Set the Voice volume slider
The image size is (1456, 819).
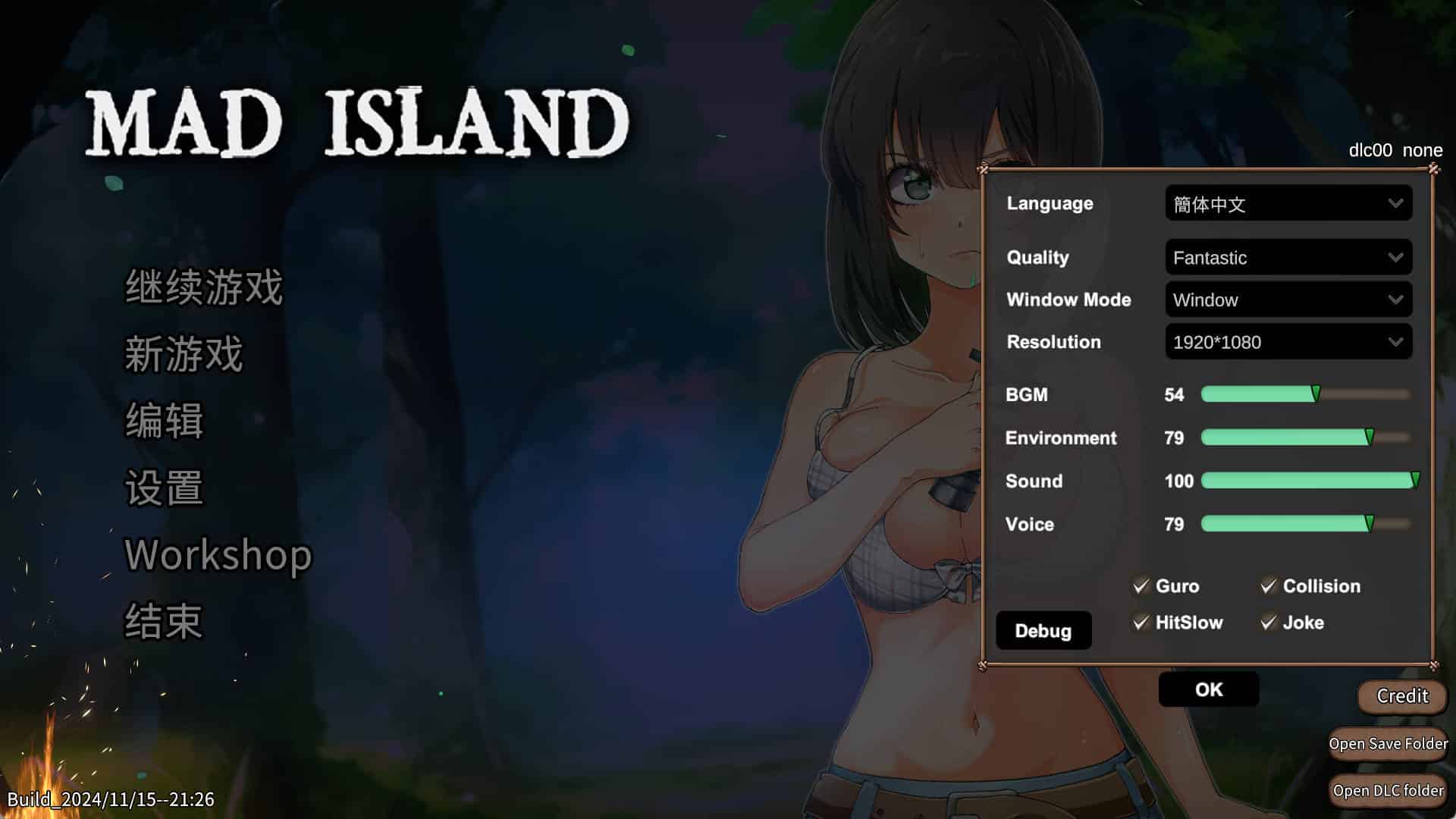[x=1304, y=524]
